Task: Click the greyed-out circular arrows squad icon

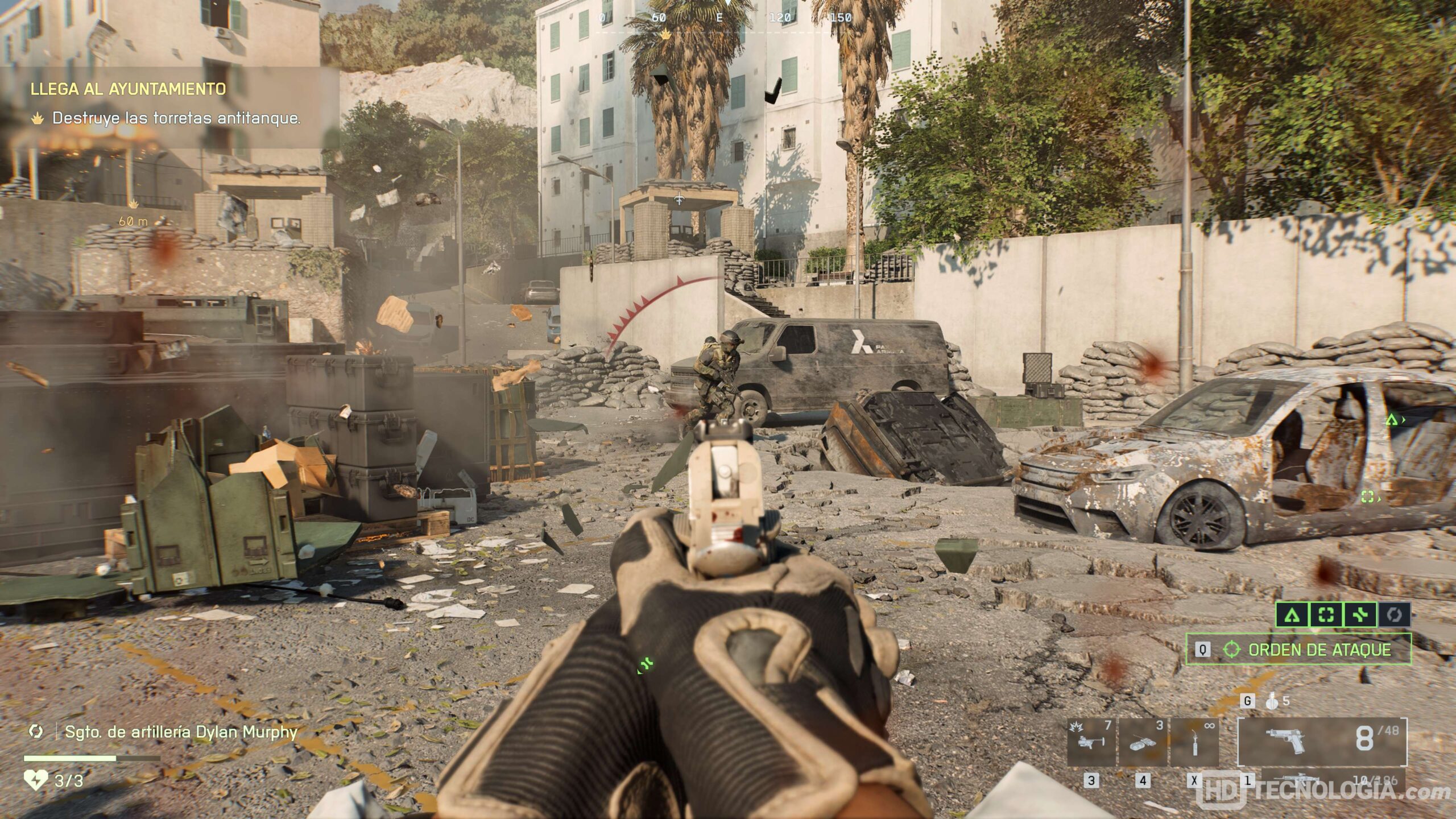Action: (1394, 615)
